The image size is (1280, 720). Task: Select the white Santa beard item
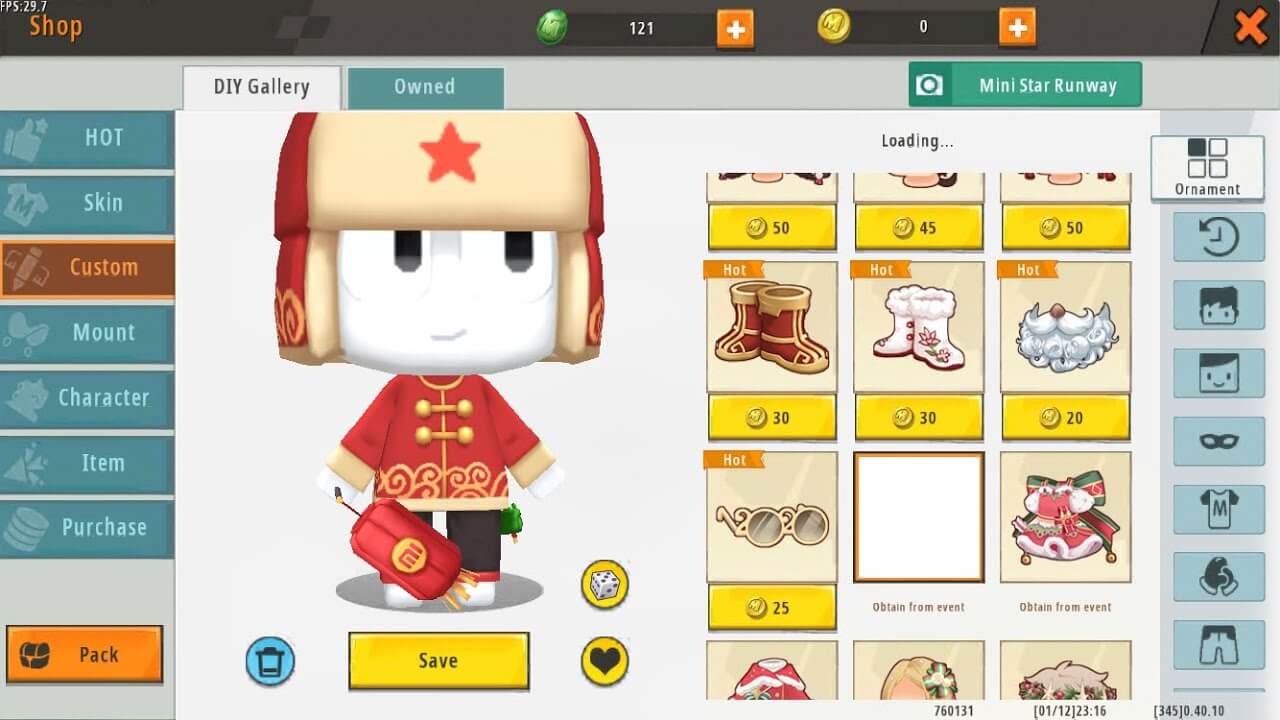(1065, 330)
